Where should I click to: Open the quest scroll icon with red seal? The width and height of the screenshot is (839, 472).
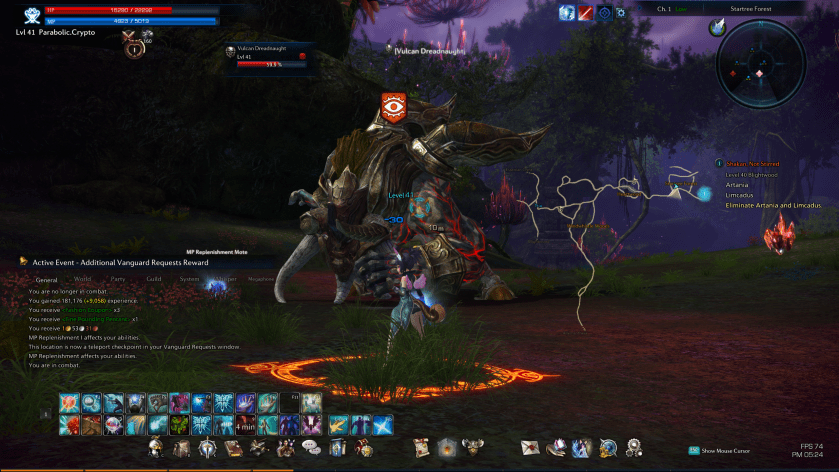click(421, 446)
